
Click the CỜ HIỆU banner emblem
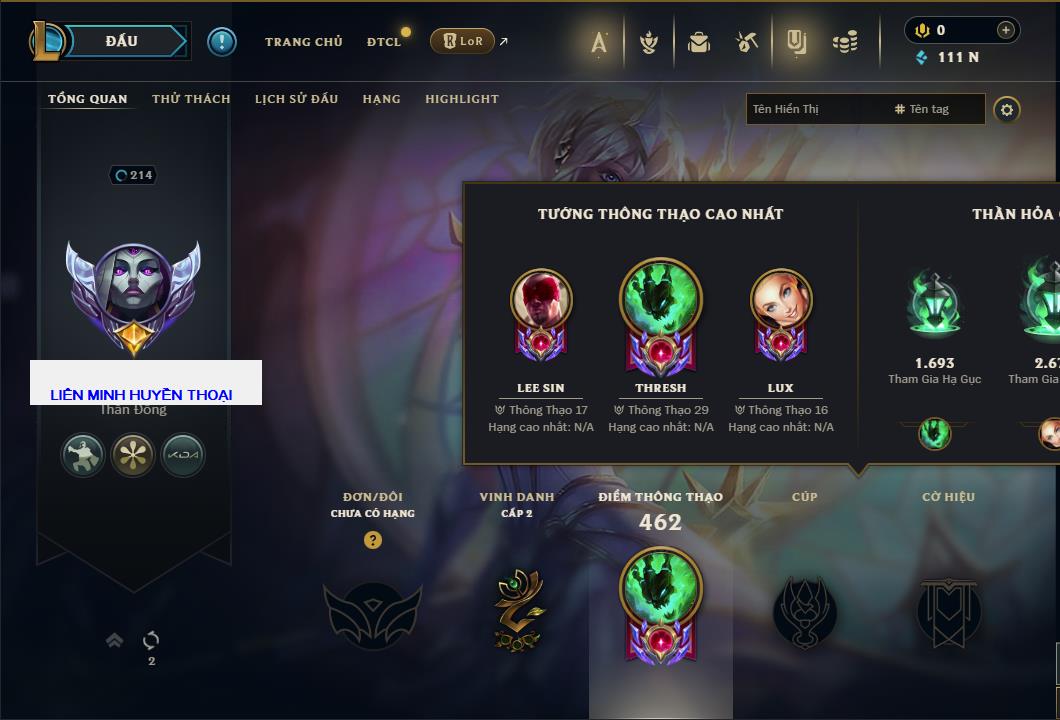(948, 612)
